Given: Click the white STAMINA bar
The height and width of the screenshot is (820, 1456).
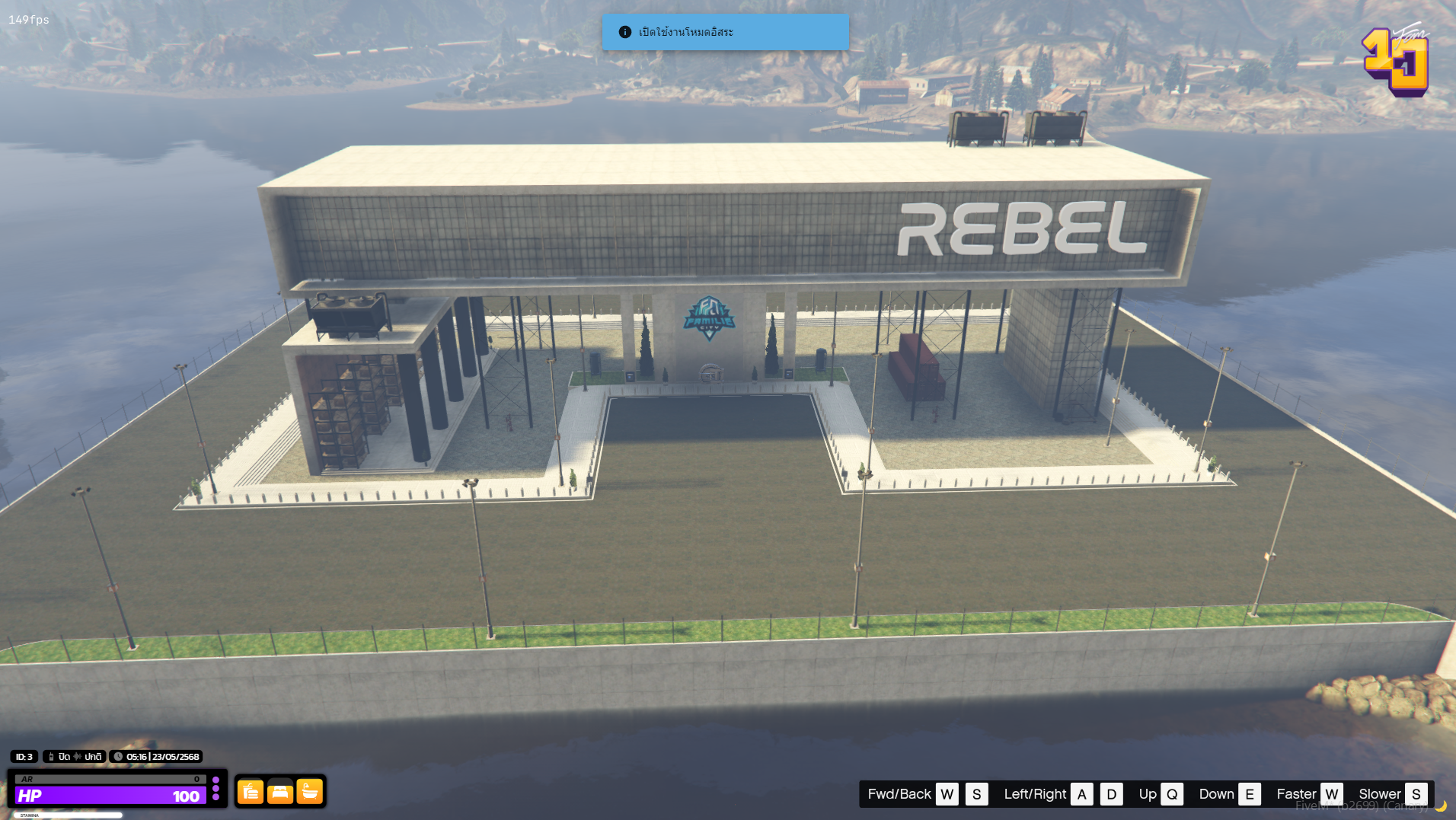Looking at the screenshot, I should pos(69,815).
